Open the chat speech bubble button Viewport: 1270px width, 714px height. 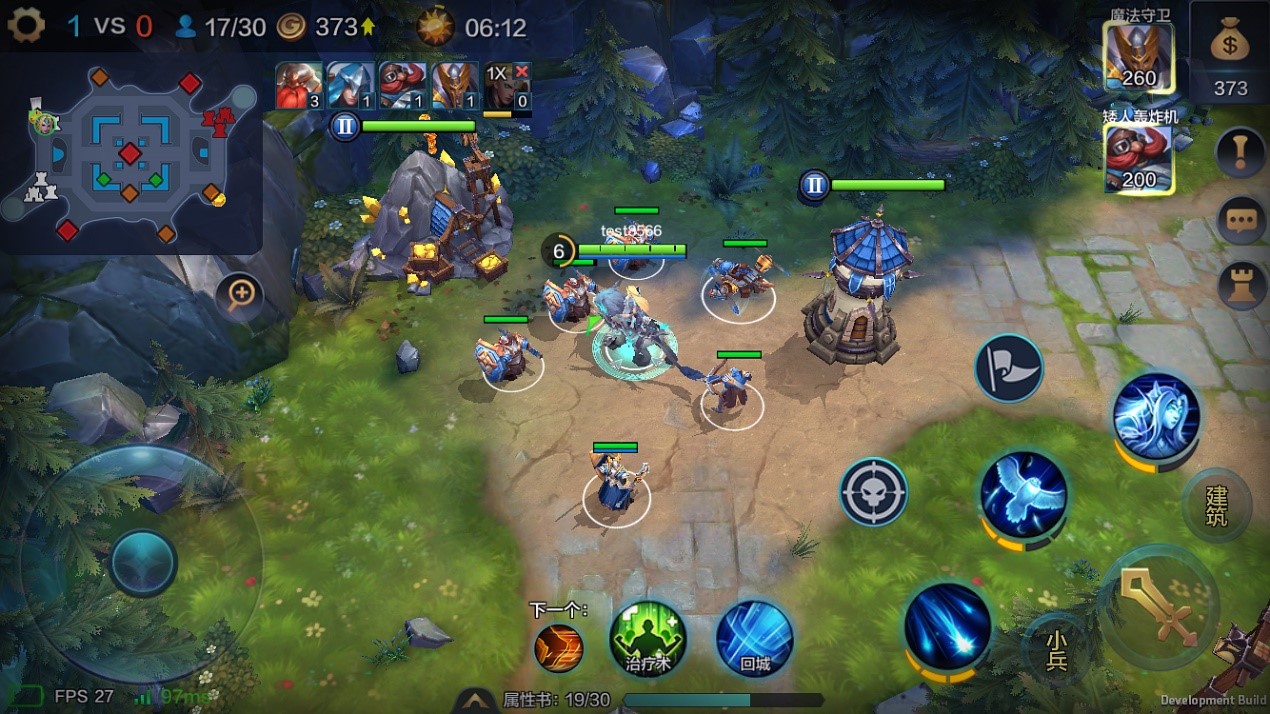point(1241,220)
